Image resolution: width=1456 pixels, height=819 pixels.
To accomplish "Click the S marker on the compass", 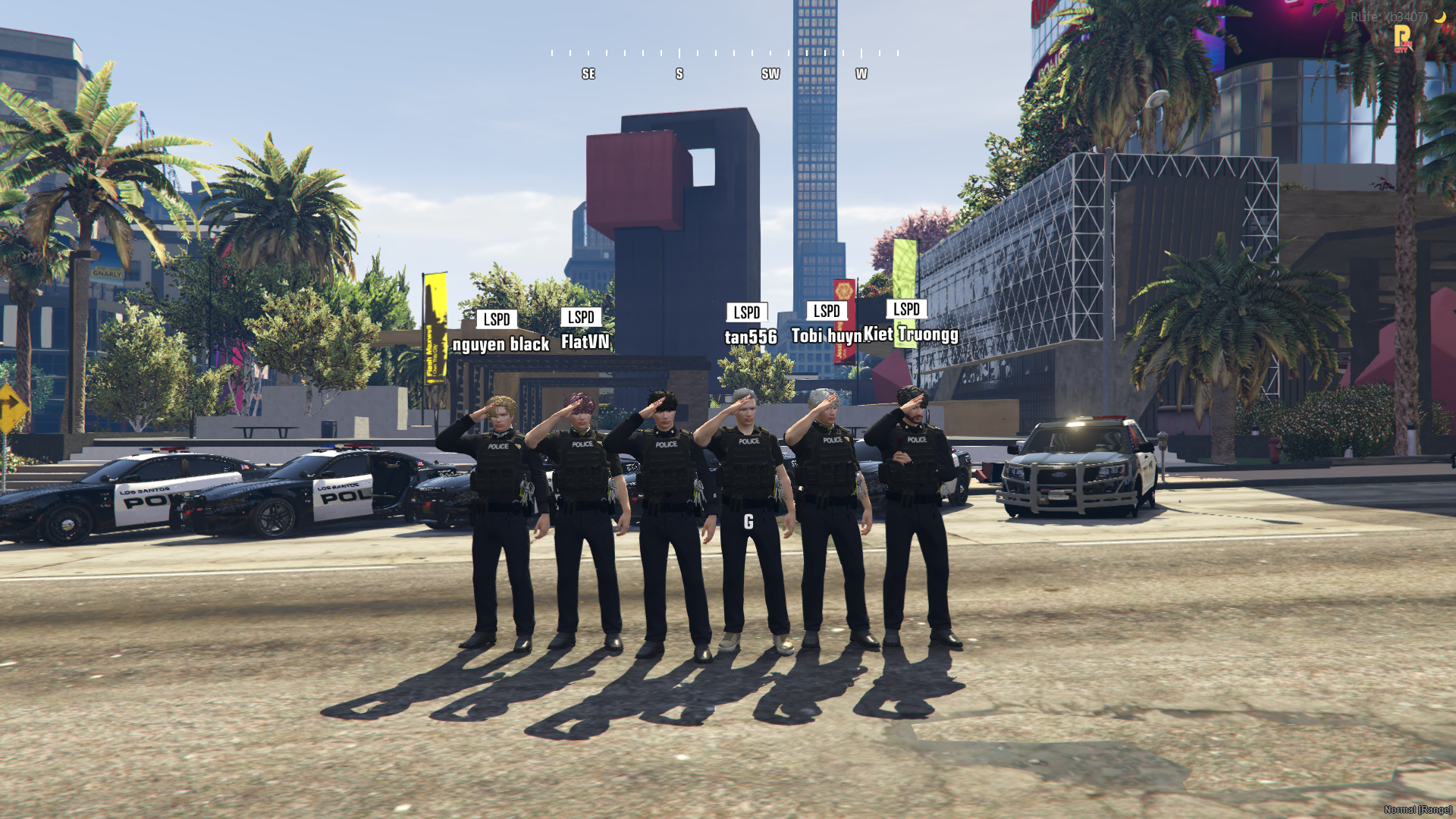I will pyautogui.click(x=679, y=74).
